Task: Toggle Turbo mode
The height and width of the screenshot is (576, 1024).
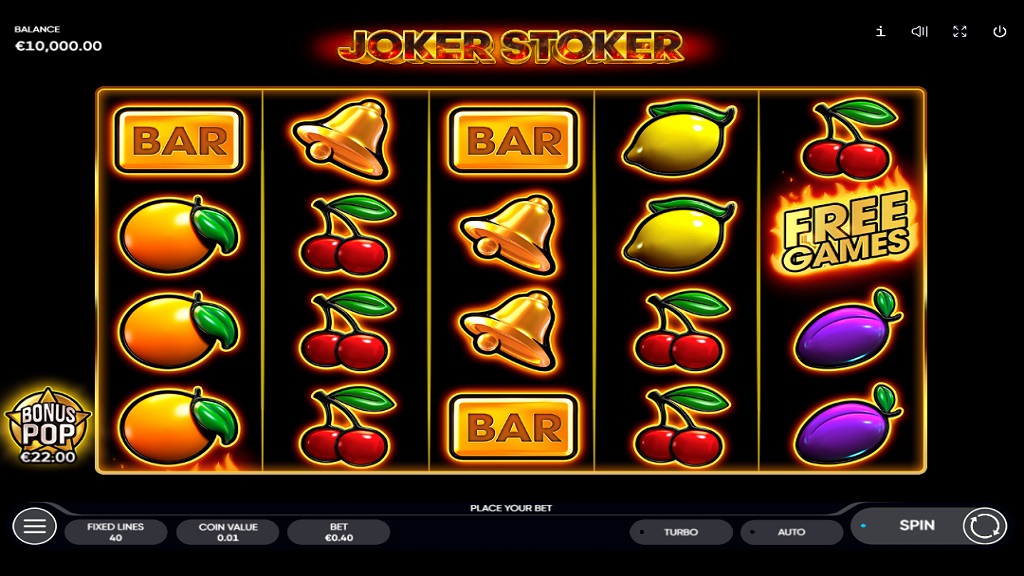Action: 680,532
